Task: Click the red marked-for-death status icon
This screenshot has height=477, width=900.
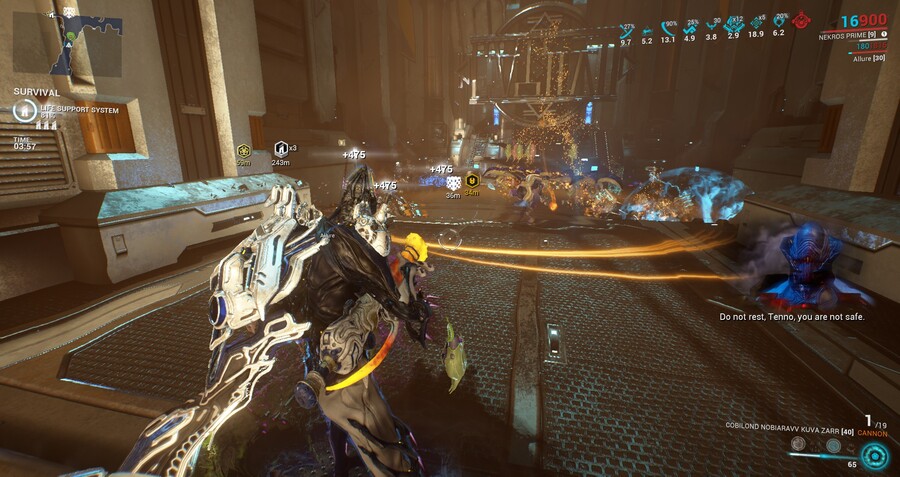Action: tap(801, 20)
